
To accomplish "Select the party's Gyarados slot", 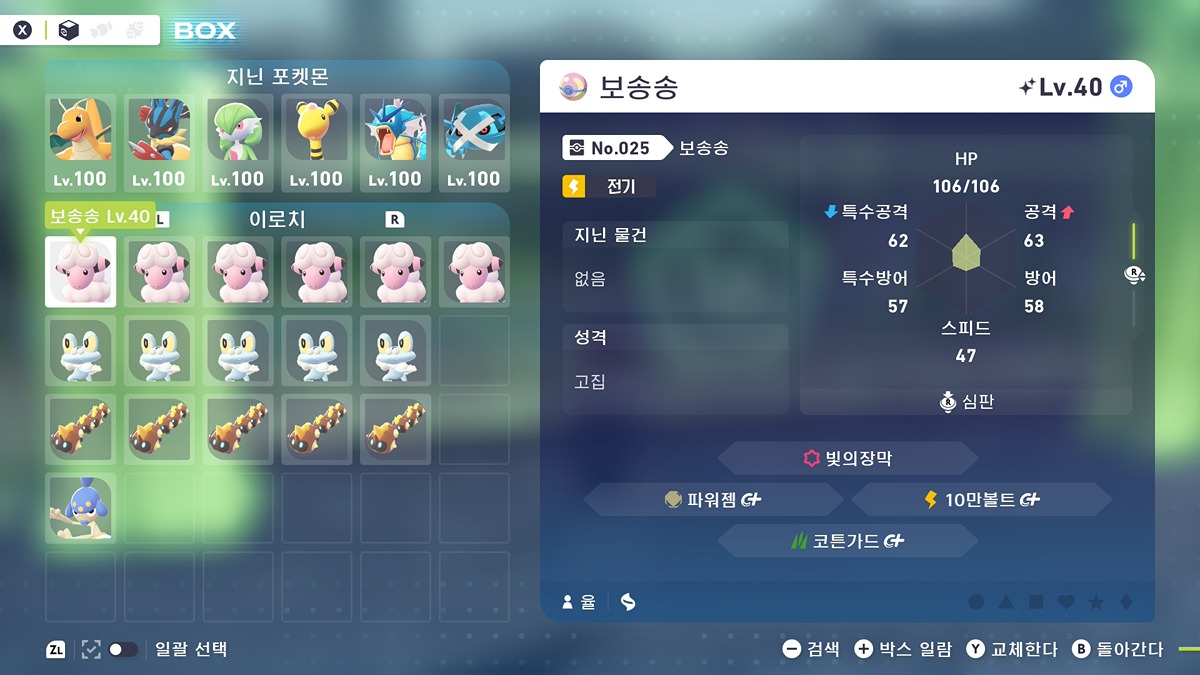I will pos(395,142).
